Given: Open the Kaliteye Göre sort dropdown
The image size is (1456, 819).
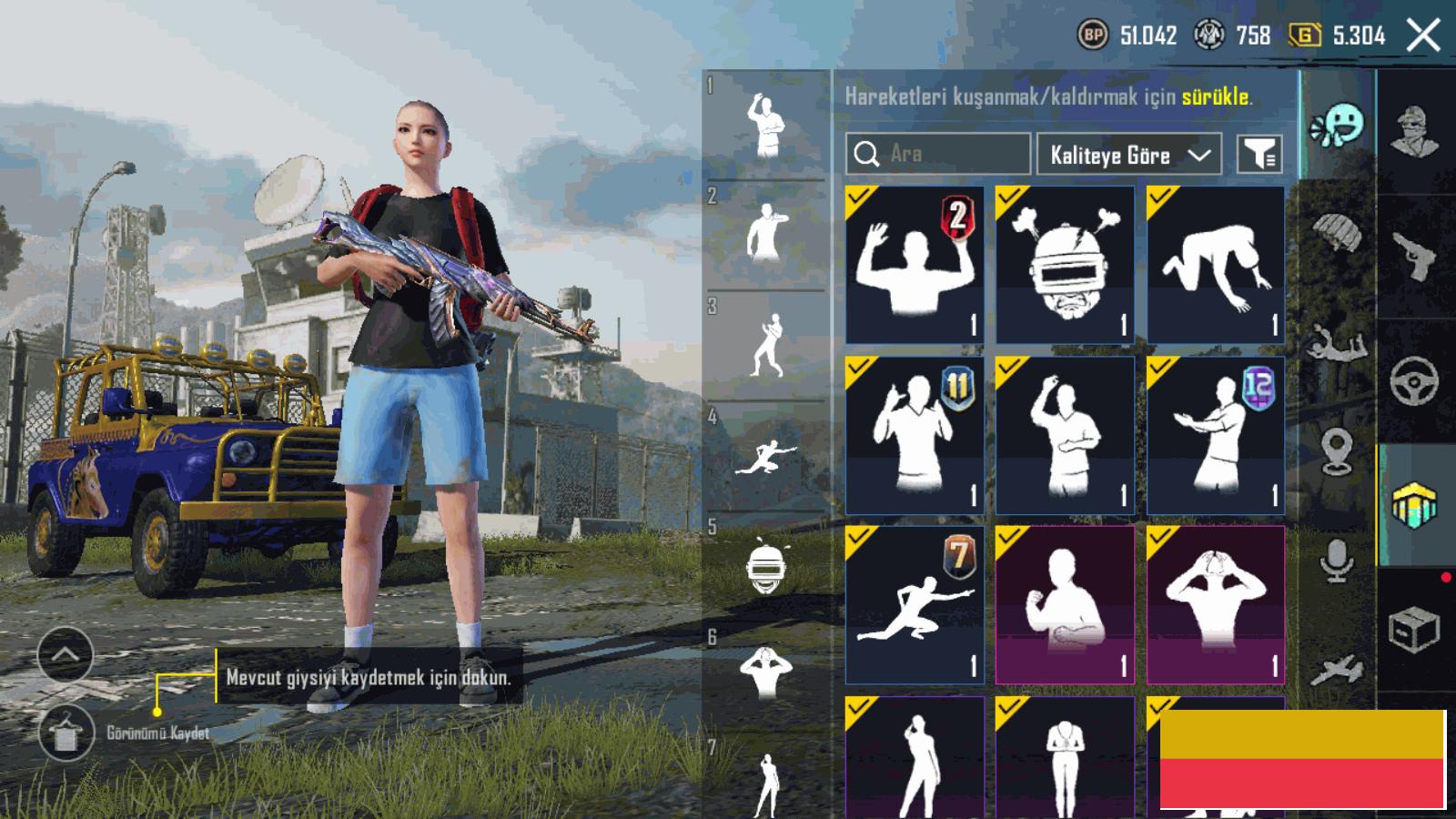Looking at the screenshot, I should [1128, 155].
